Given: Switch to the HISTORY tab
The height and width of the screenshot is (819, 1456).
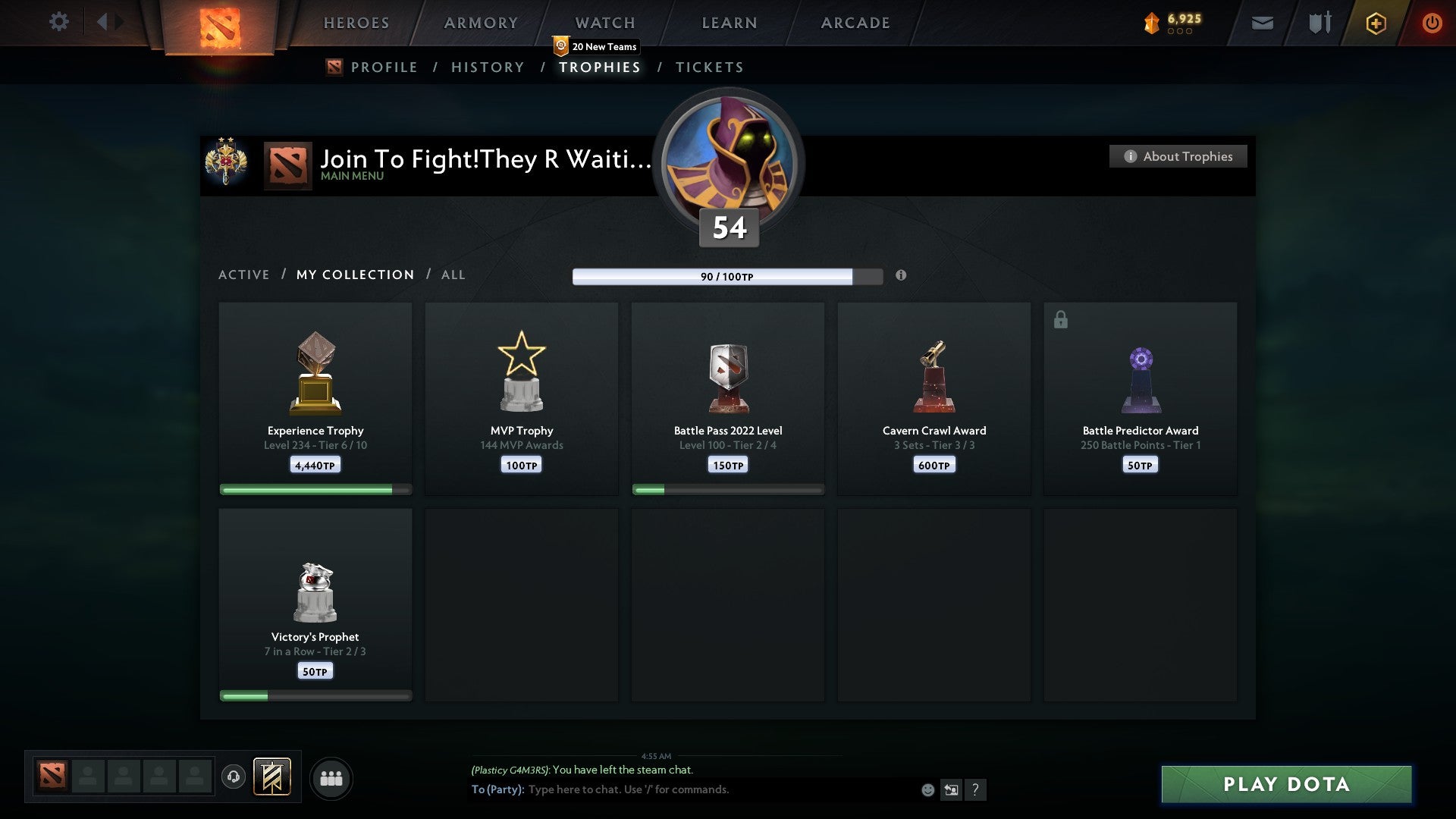Looking at the screenshot, I should click(487, 67).
